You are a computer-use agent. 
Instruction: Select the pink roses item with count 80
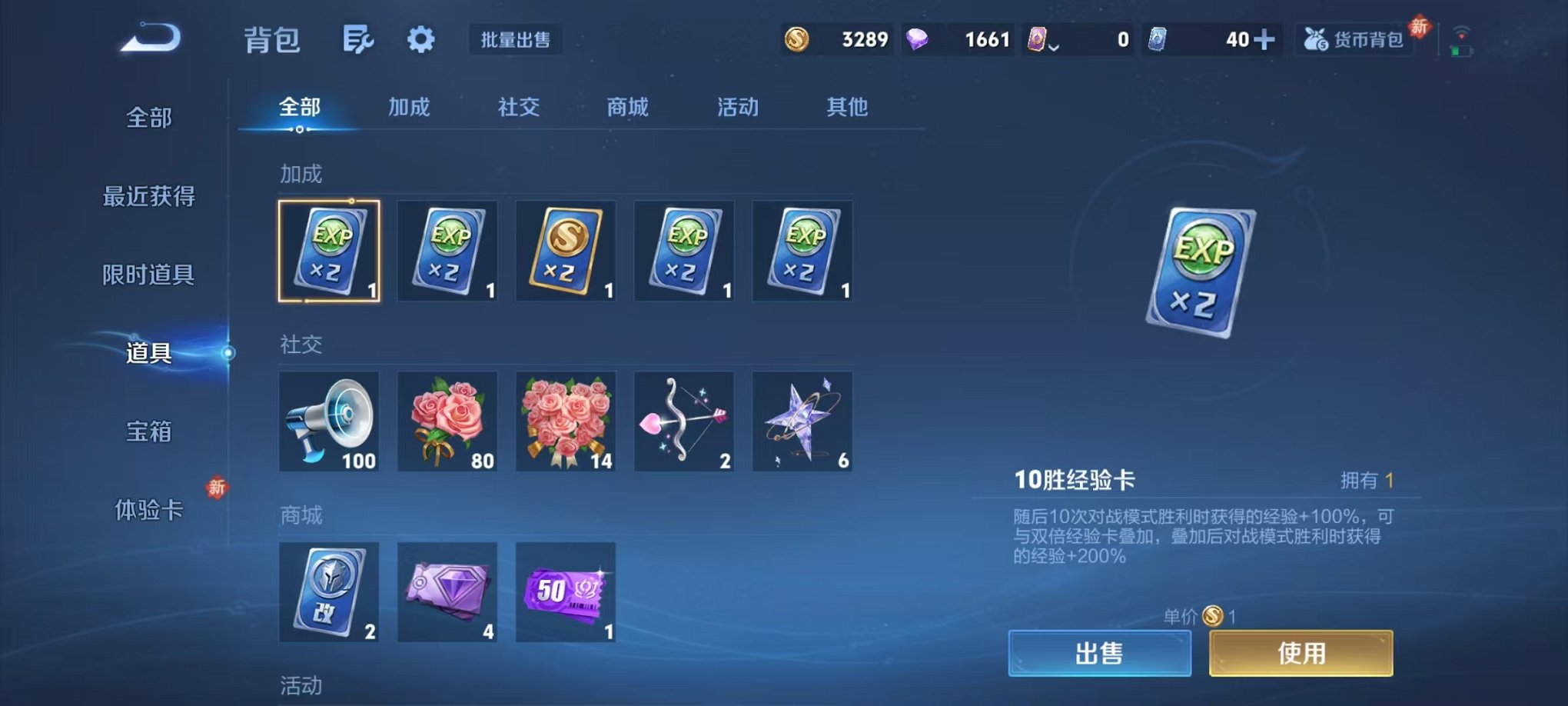(447, 421)
